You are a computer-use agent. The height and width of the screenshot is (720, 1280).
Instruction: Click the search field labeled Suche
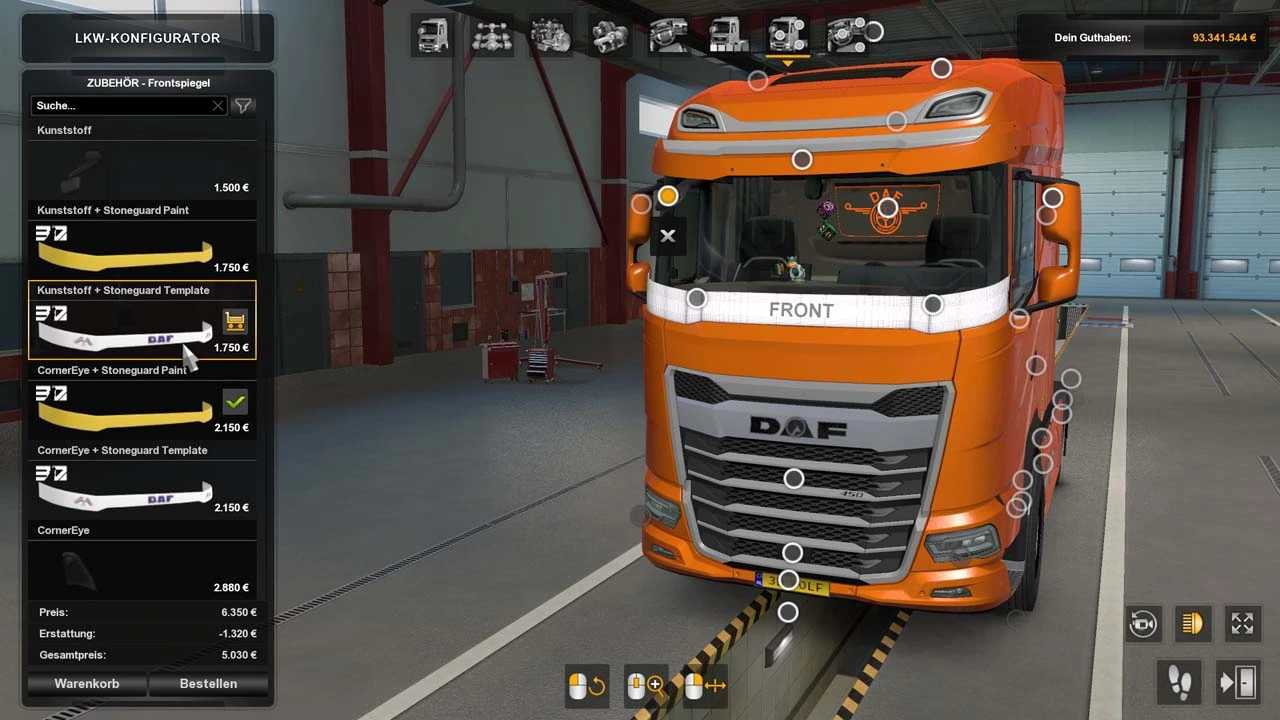pyautogui.click(x=120, y=105)
